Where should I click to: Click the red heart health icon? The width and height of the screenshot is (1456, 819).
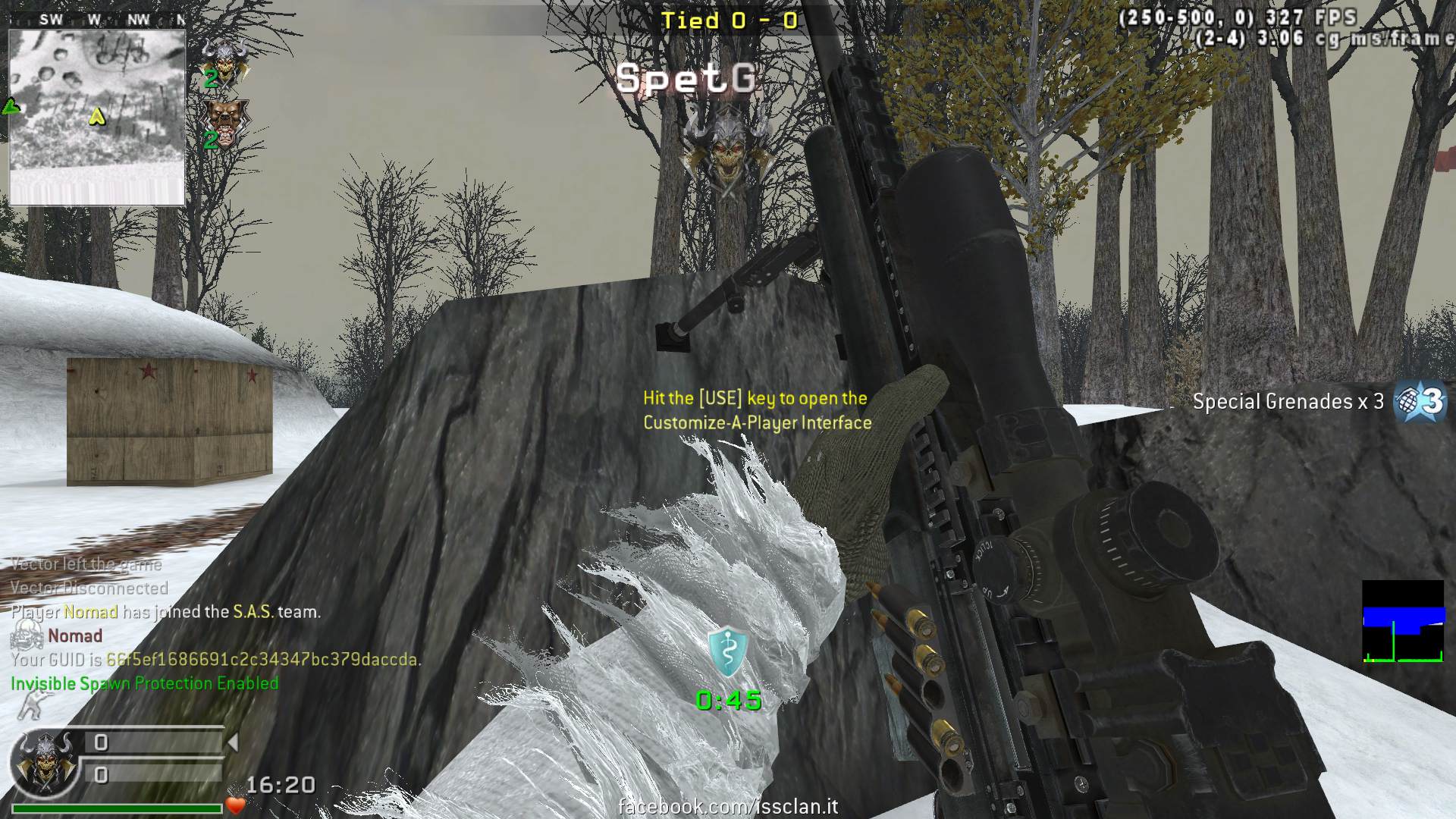tap(235, 805)
